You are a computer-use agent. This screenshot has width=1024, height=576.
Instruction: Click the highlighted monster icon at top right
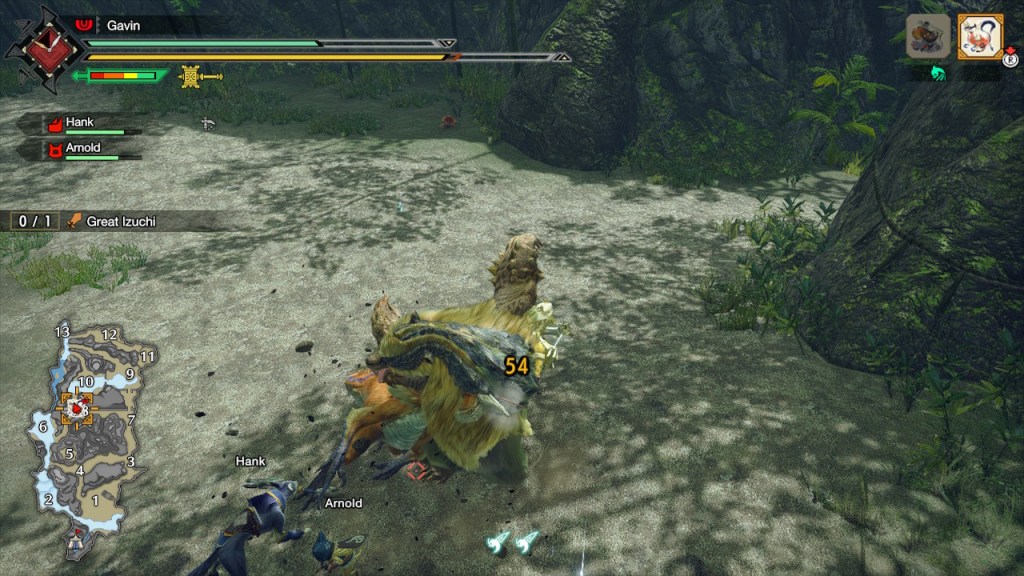click(x=979, y=37)
